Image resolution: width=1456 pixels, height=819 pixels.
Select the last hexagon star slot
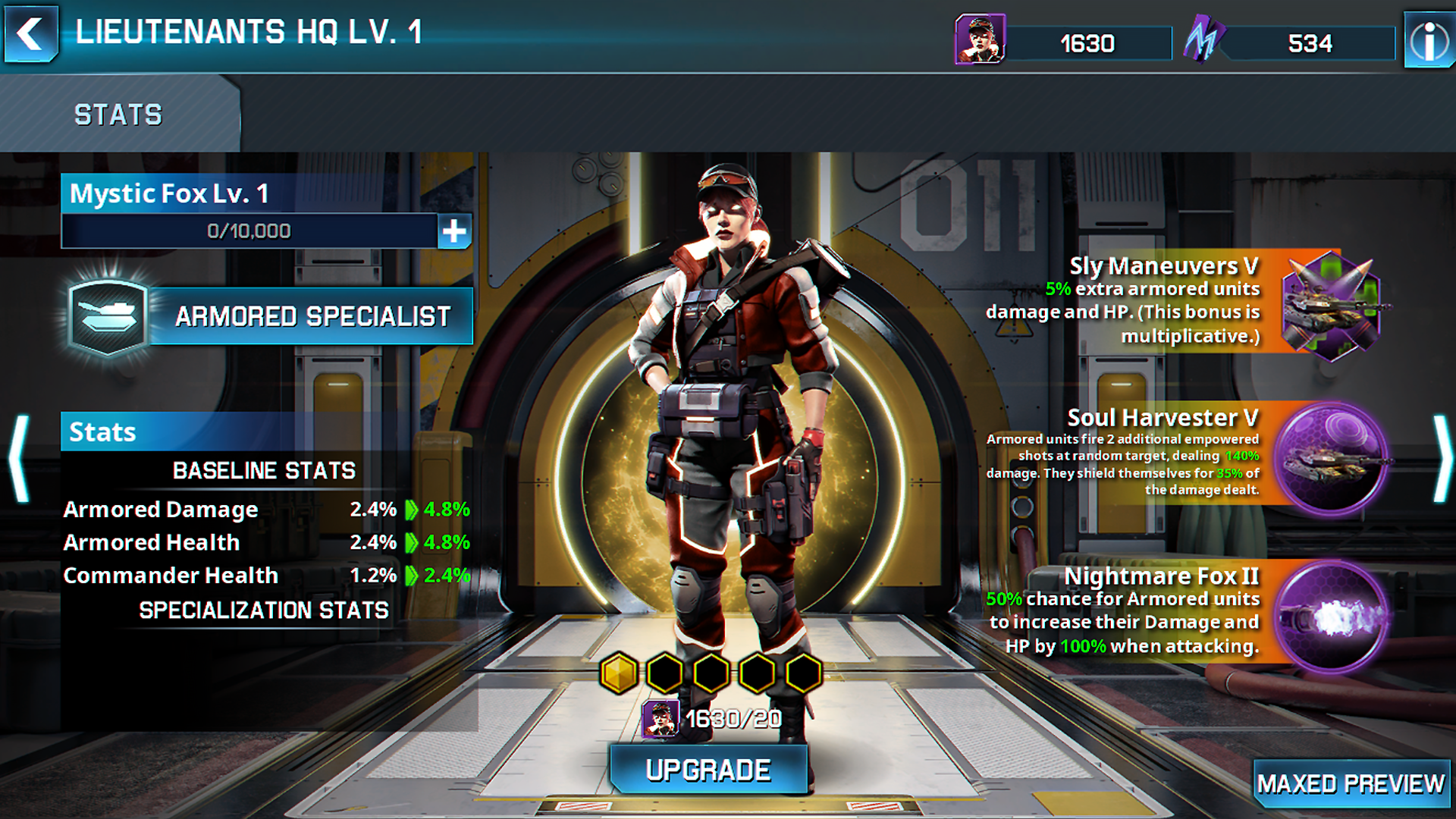802,672
